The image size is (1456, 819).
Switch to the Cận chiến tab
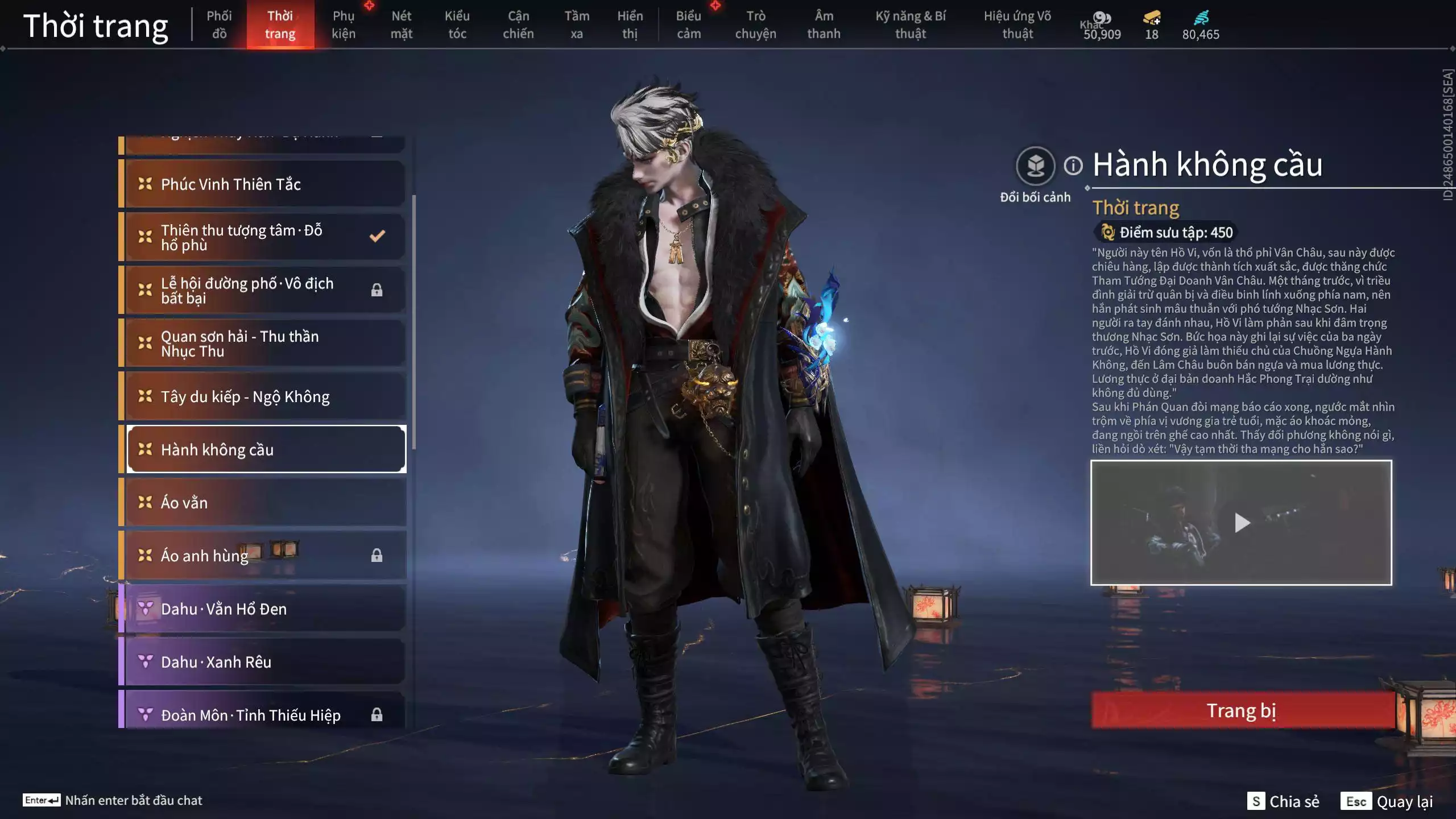point(518,25)
